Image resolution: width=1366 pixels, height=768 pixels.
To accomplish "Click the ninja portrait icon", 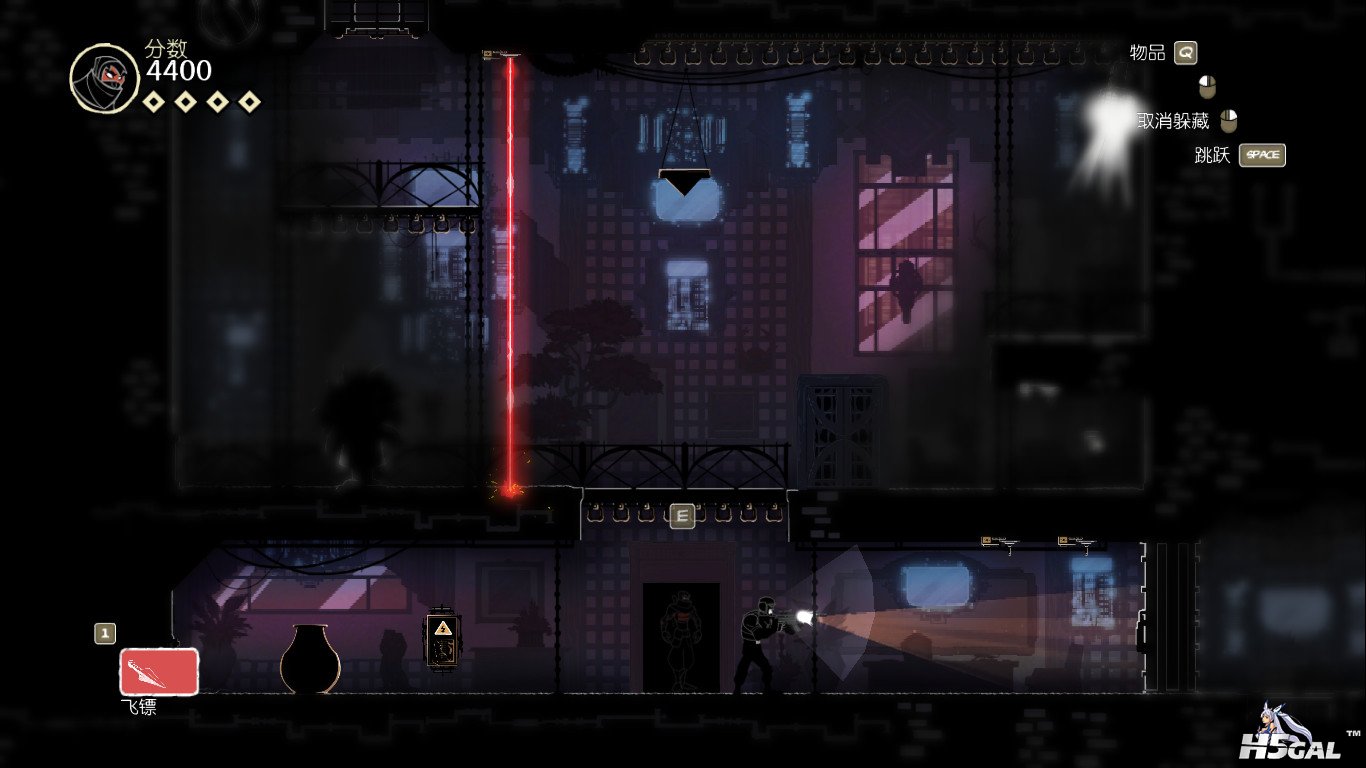I will click(104, 78).
